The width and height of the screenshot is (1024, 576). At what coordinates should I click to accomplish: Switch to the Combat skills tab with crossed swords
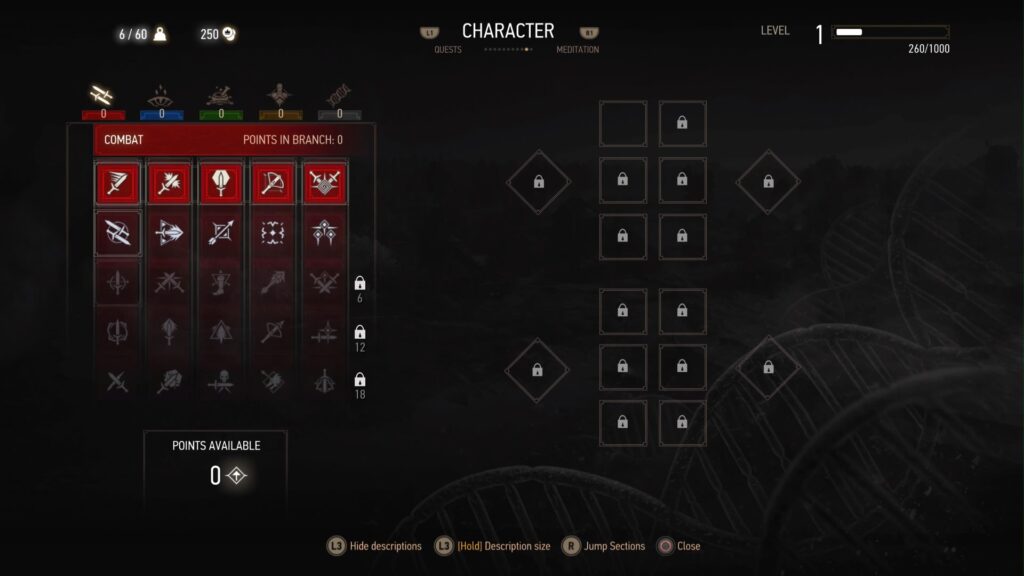coord(103,97)
